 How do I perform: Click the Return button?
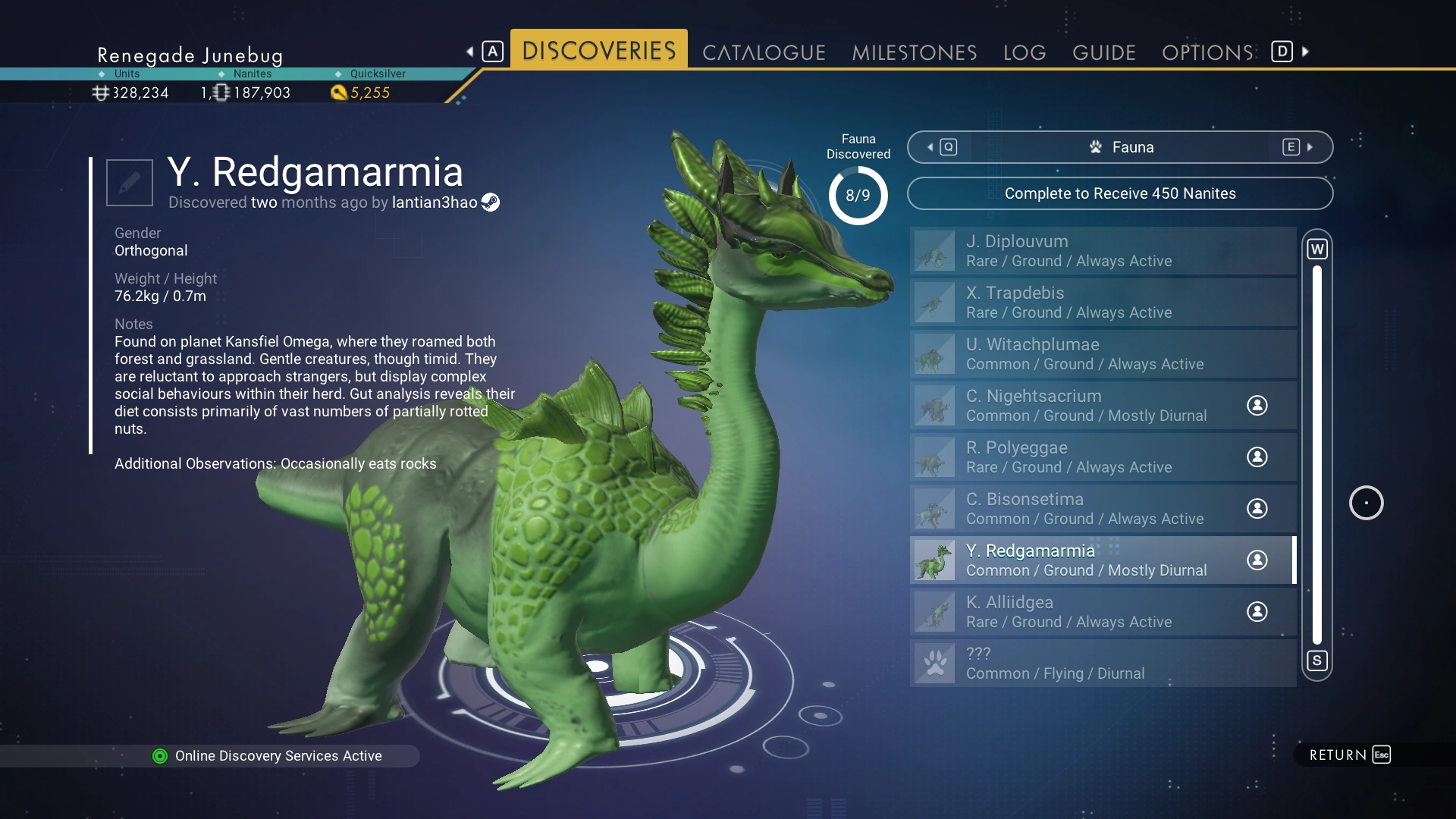1350,755
